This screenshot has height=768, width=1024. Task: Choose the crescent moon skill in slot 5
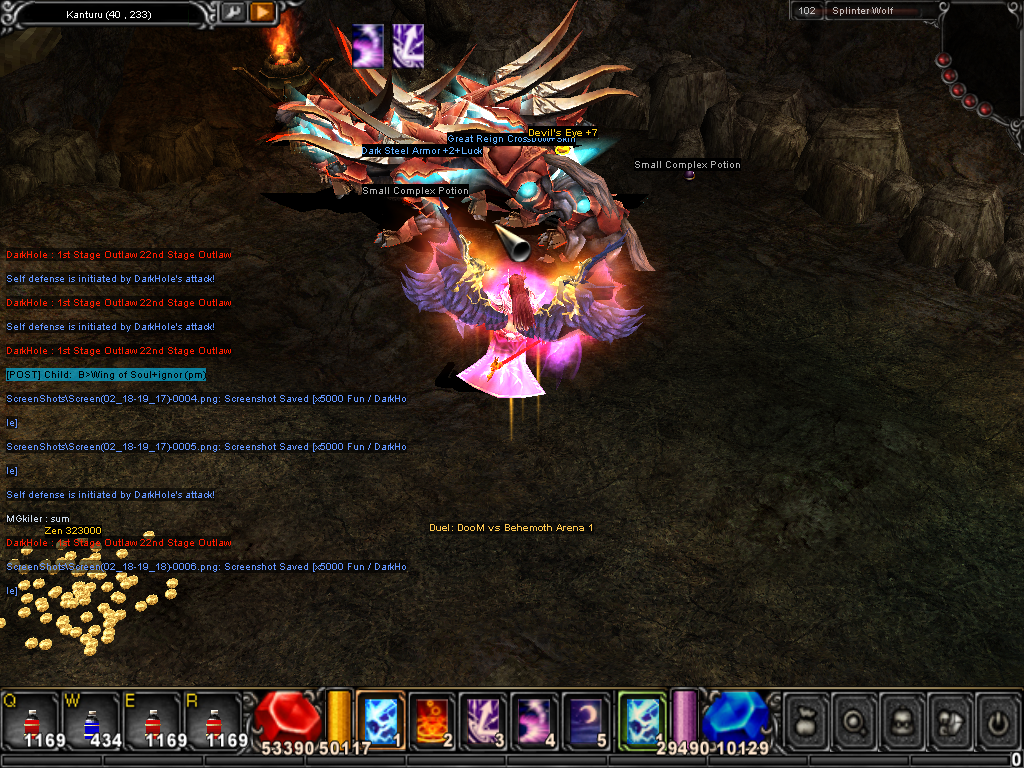tap(586, 719)
